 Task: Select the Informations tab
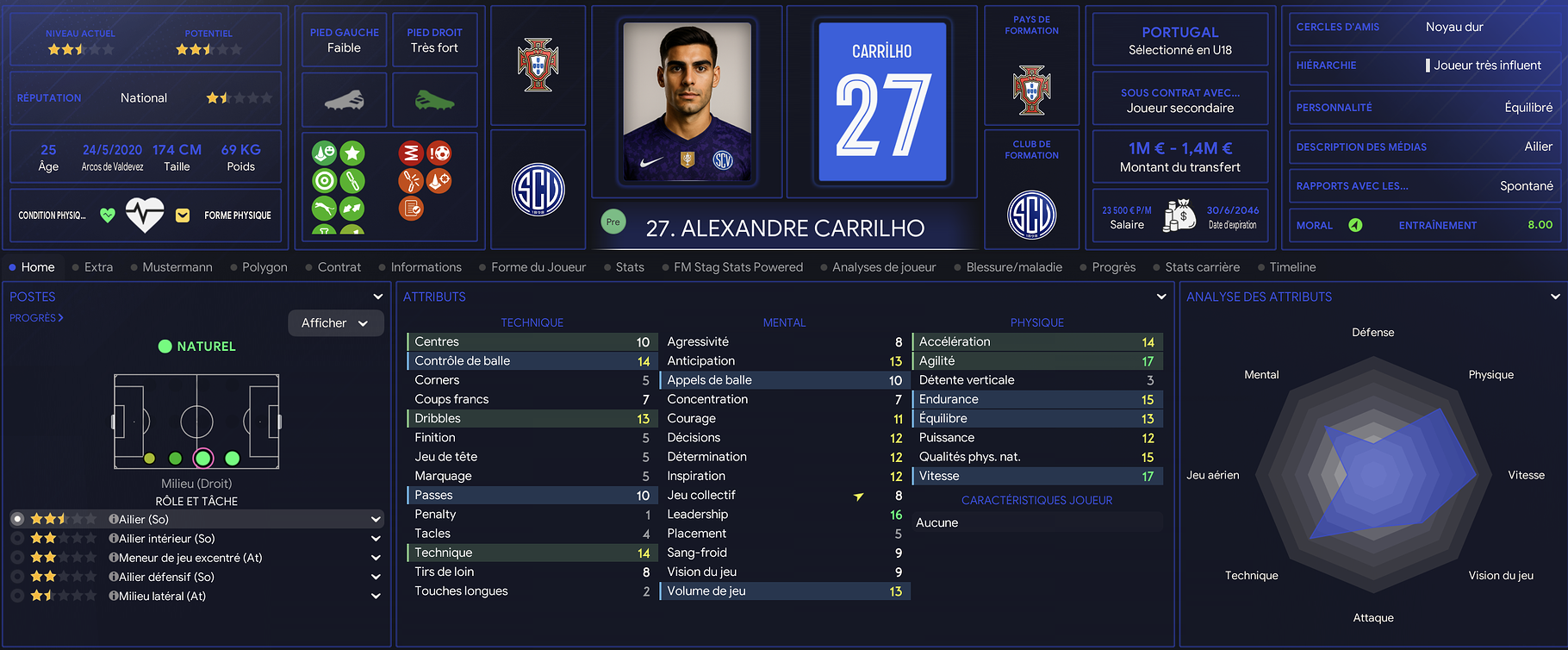[426, 267]
